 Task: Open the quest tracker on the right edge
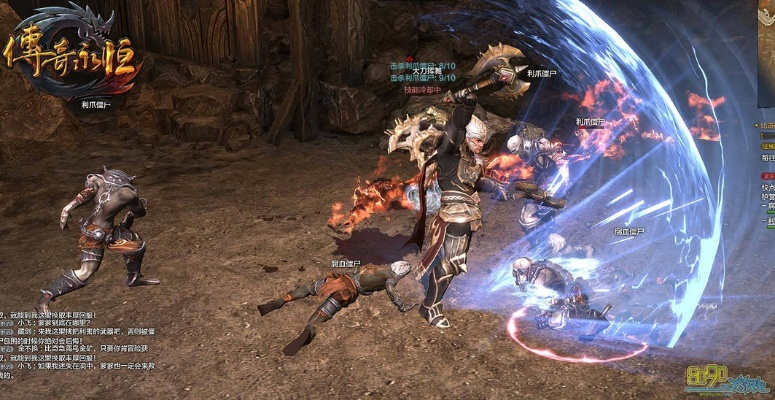tap(765, 165)
